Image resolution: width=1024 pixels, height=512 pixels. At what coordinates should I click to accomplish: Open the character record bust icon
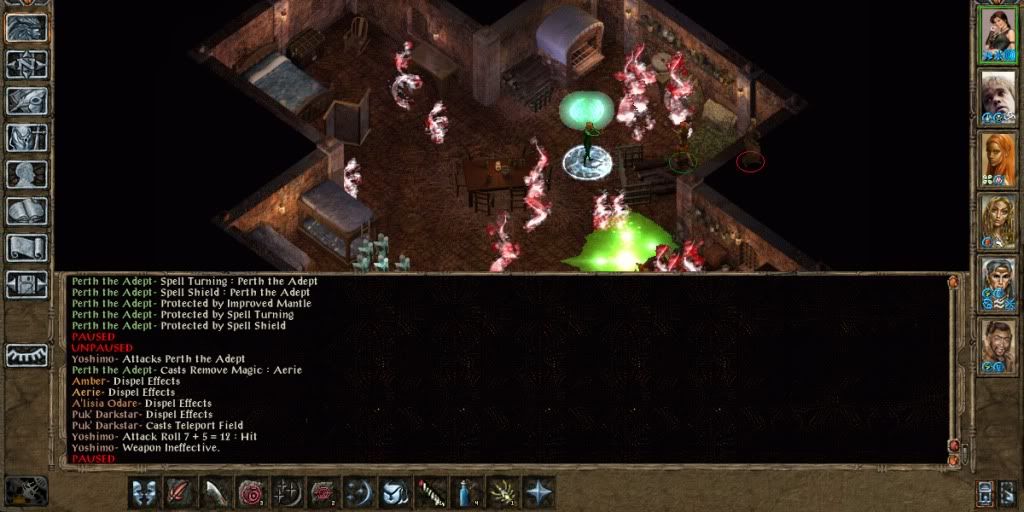click(x=27, y=174)
